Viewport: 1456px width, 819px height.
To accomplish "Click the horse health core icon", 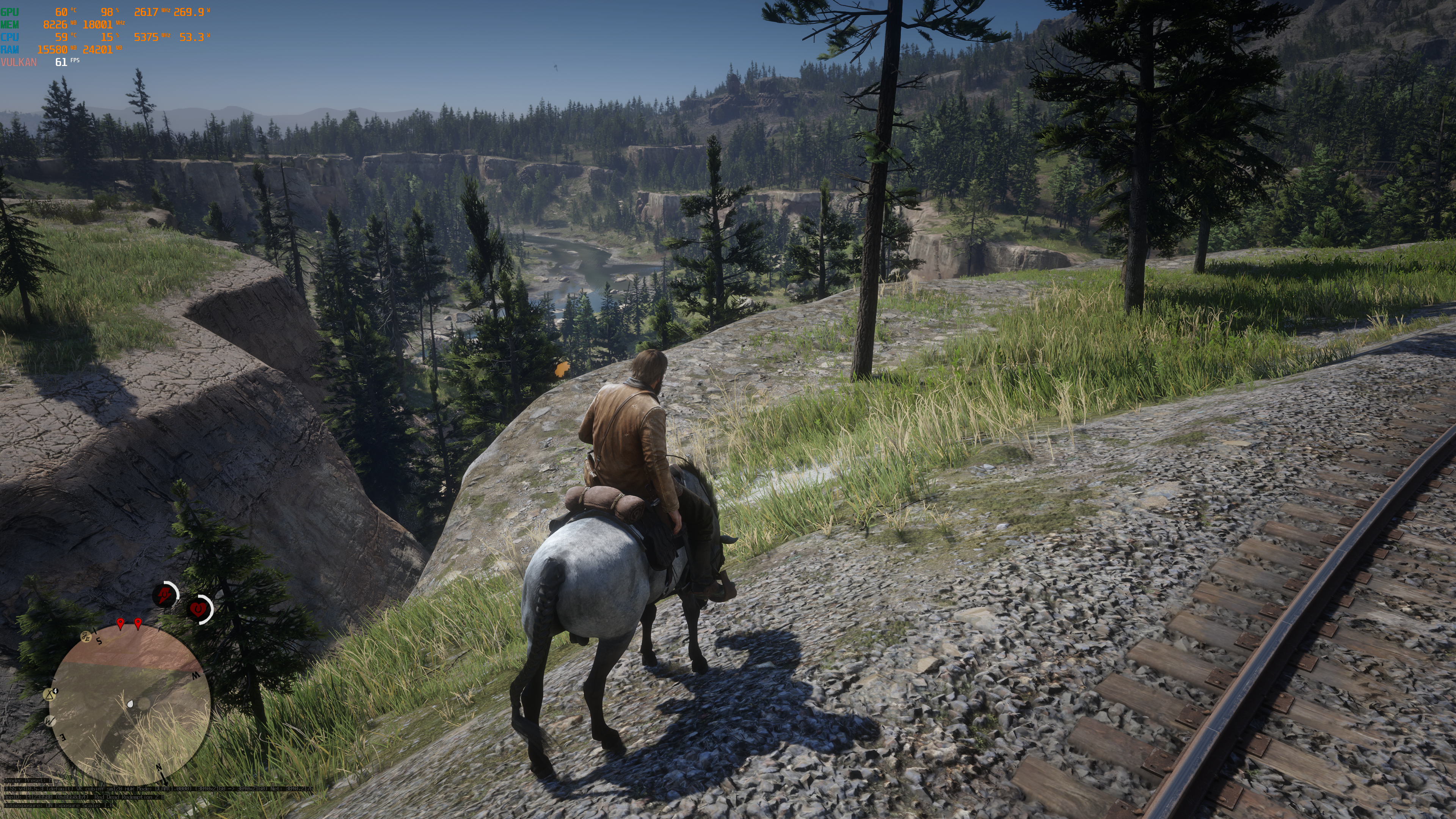I will point(199,609).
